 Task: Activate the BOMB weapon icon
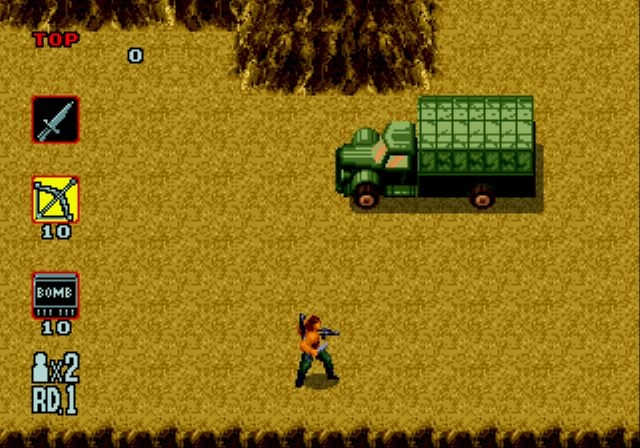click(x=55, y=294)
